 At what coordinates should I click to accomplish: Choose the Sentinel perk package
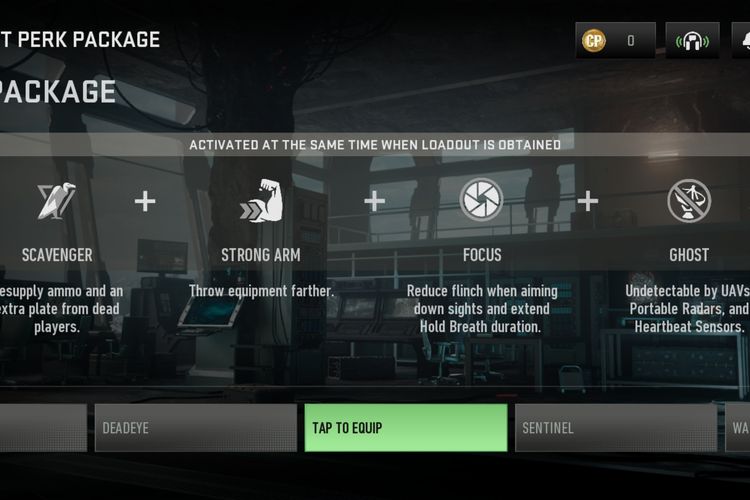click(x=615, y=428)
